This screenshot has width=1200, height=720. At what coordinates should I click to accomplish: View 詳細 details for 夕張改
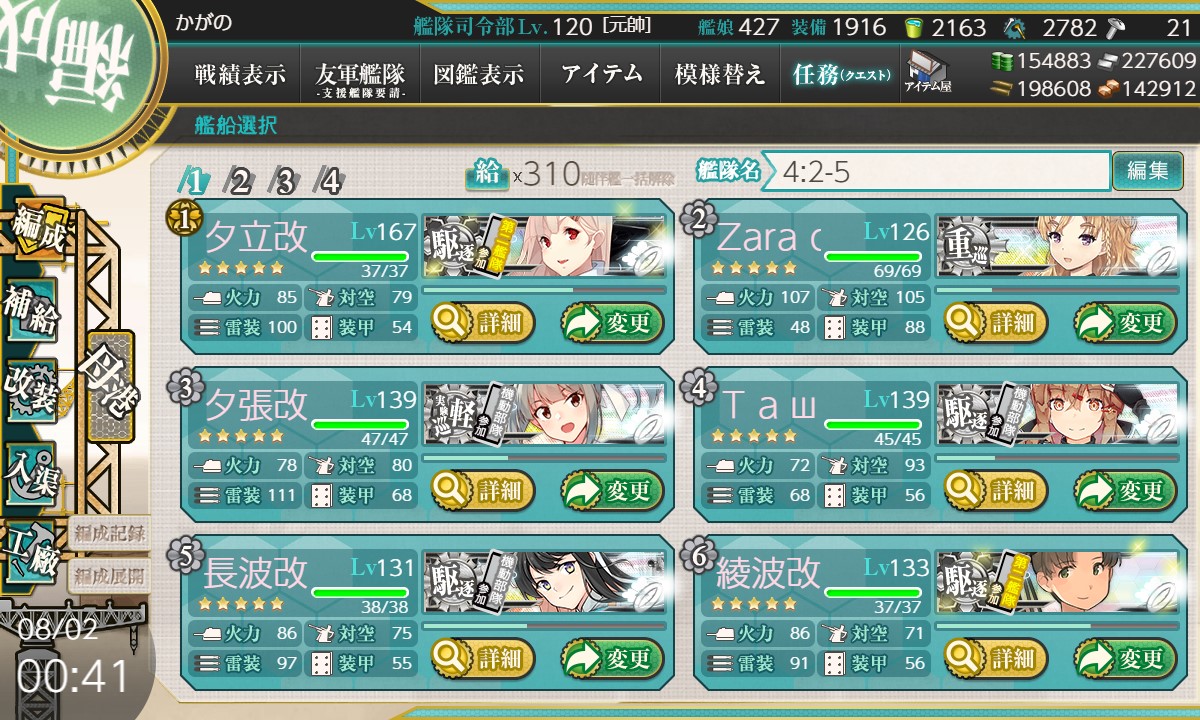click(x=483, y=491)
